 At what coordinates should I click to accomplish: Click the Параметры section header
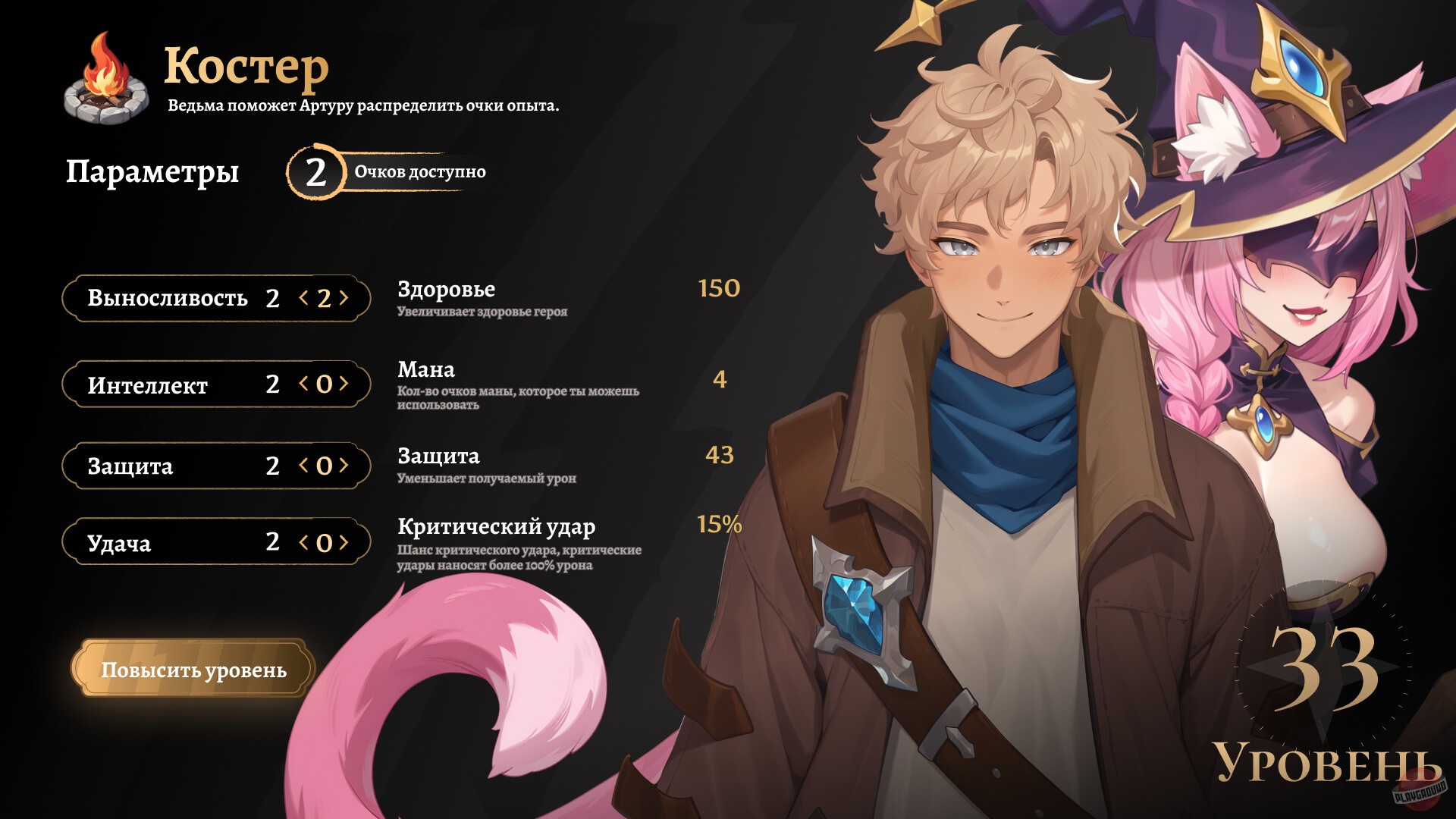(152, 172)
